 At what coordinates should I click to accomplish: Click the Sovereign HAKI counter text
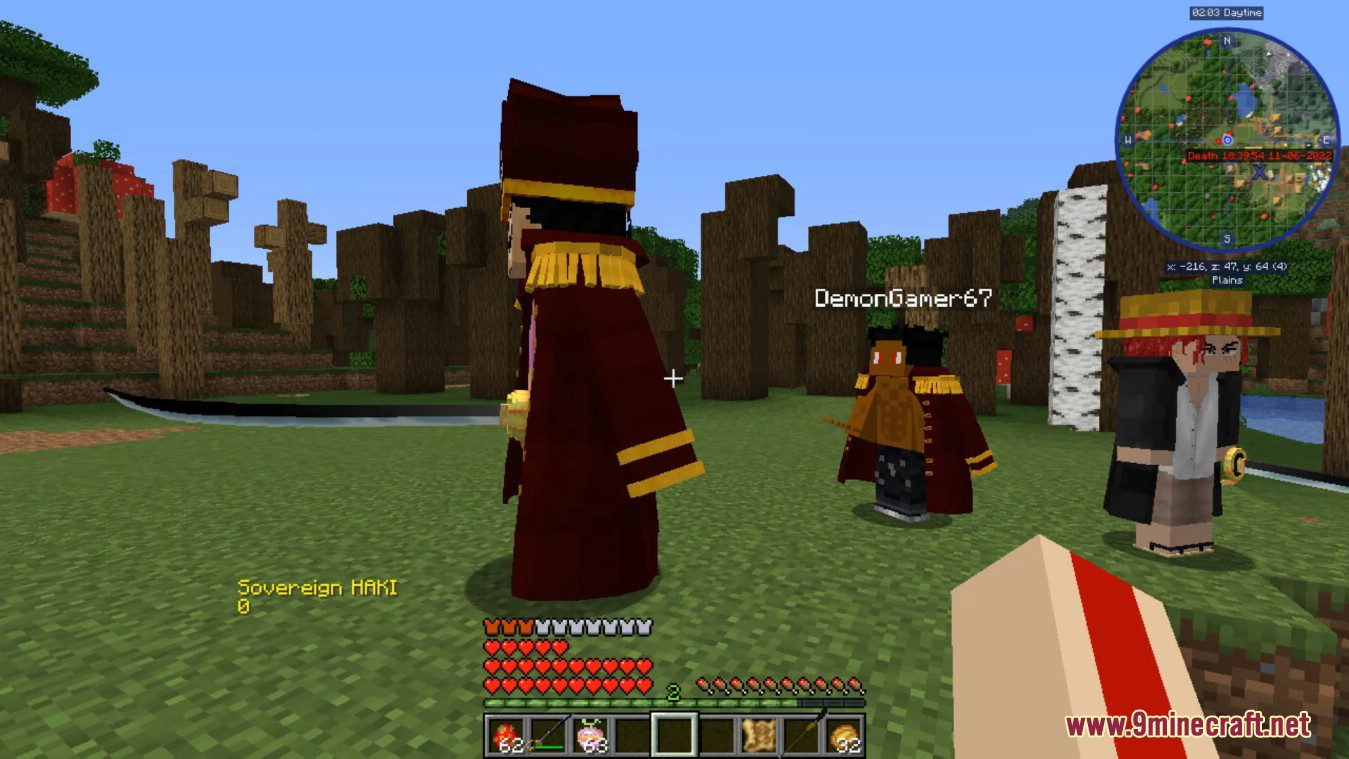pos(317,590)
